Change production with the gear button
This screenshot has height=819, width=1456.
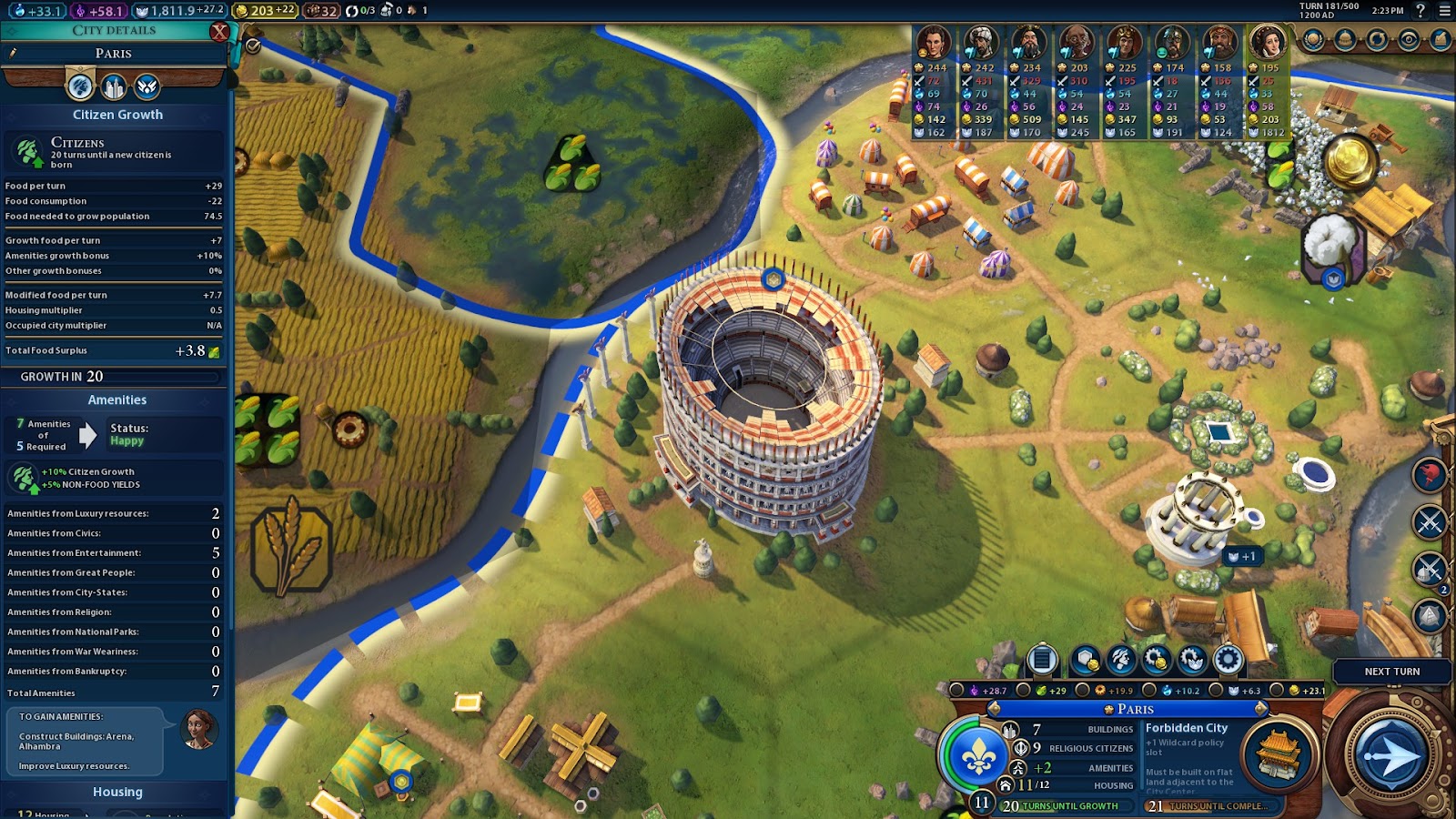(1228, 660)
